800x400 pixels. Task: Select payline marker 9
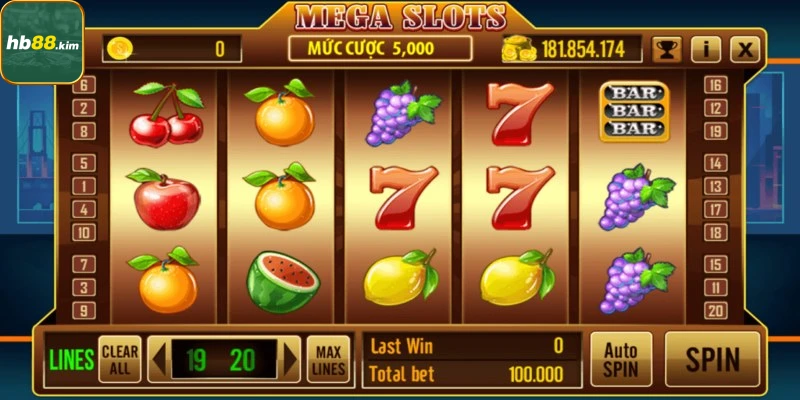(85, 311)
